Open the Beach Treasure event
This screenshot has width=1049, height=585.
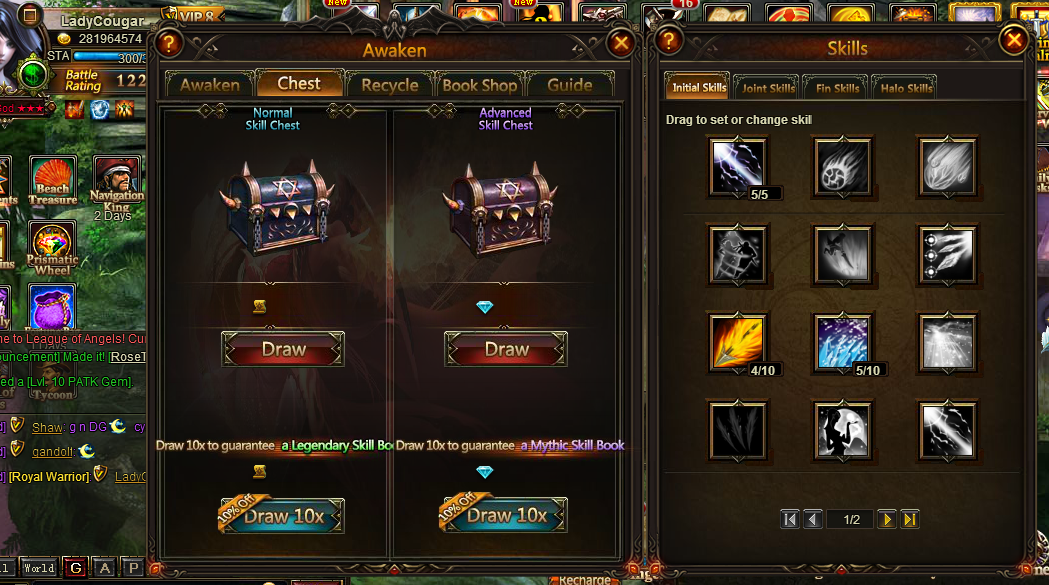[x=53, y=180]
